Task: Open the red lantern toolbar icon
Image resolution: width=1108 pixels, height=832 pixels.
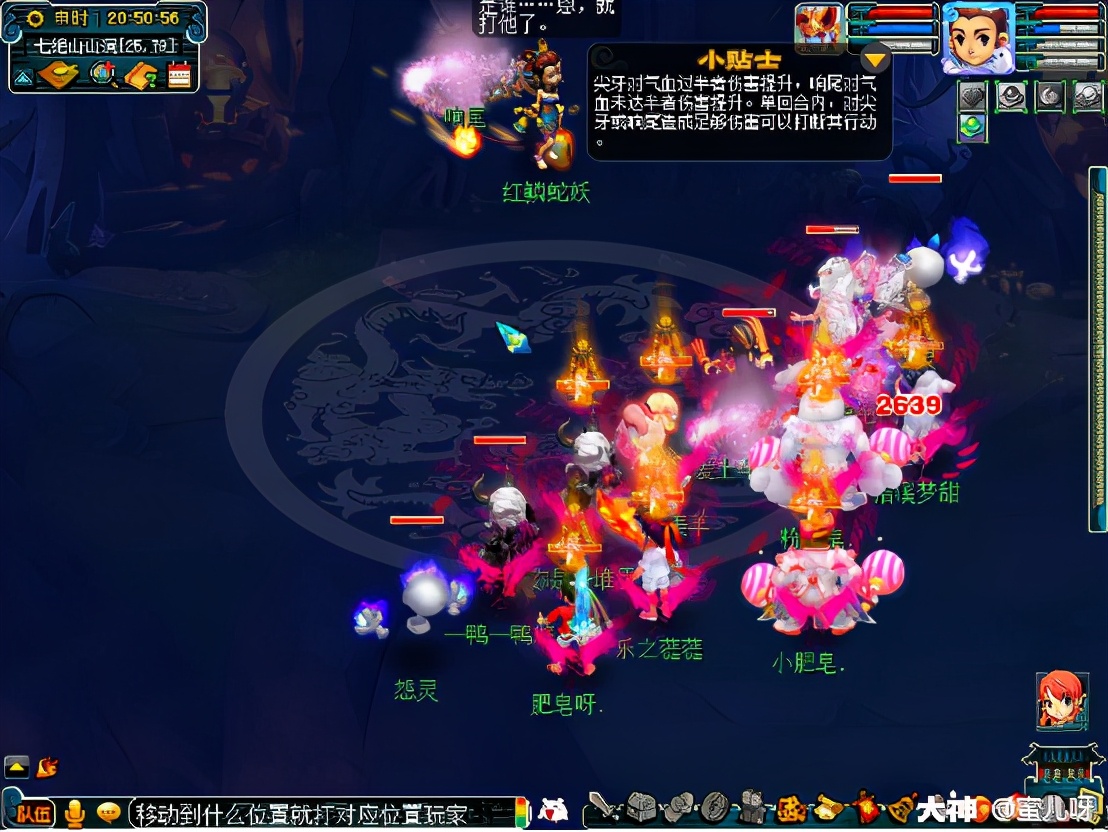Action: click(x=866, y=806)
